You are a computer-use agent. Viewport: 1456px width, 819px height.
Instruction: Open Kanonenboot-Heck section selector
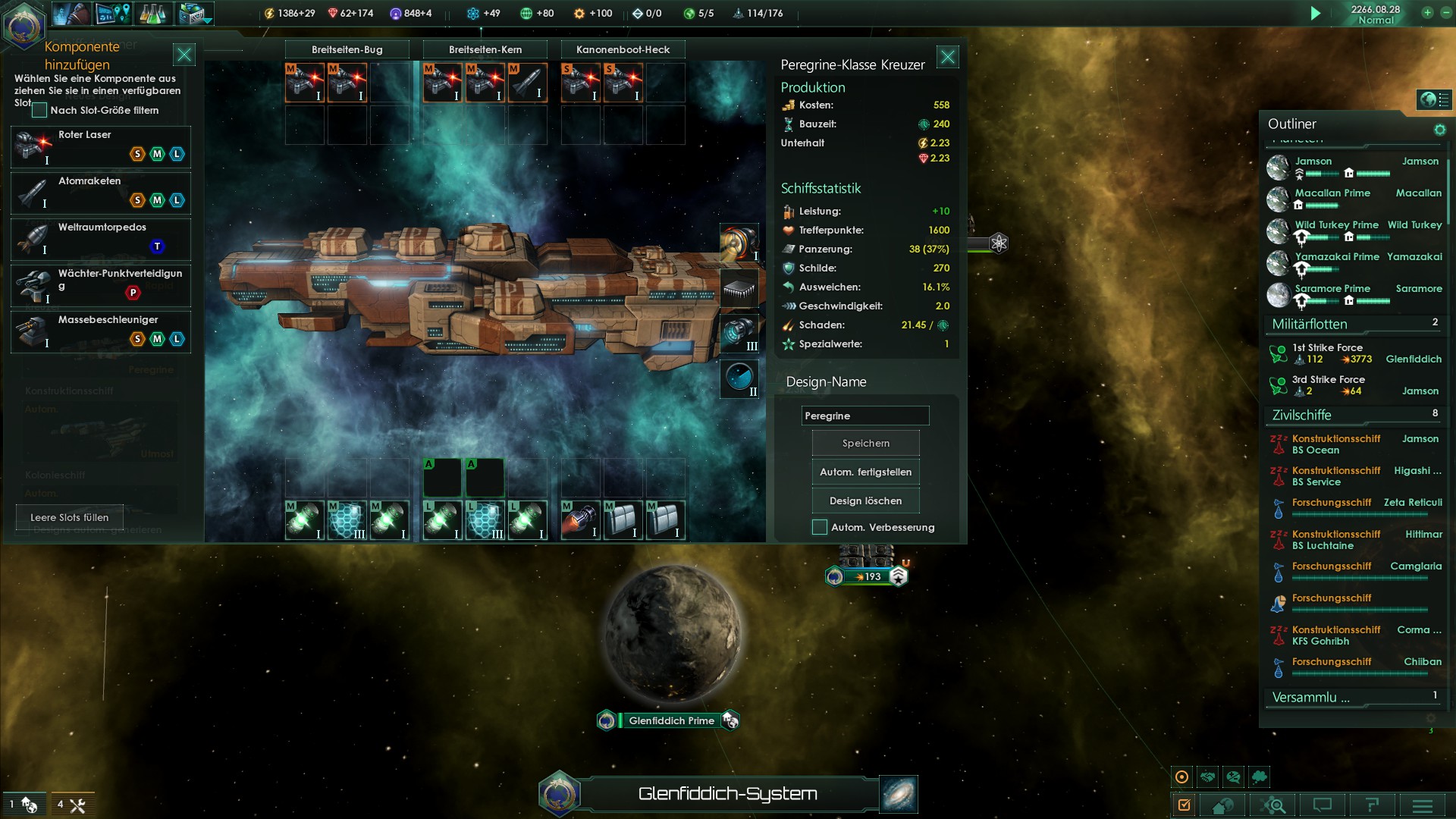(623, 49)
